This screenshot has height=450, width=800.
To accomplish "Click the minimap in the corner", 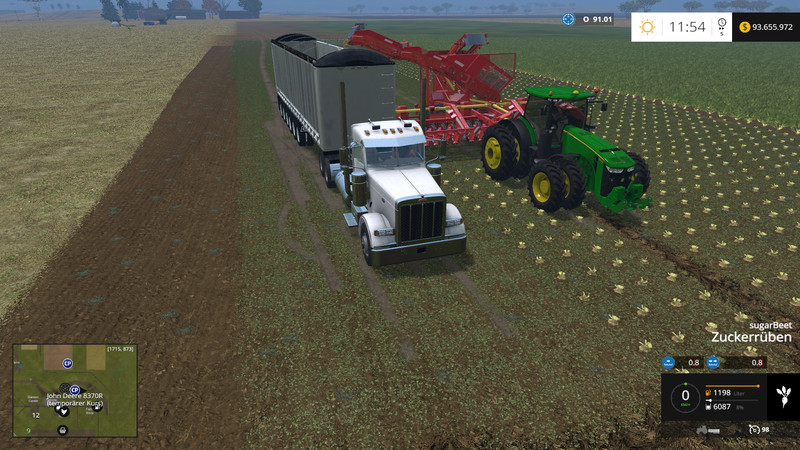I will point(75,391).
